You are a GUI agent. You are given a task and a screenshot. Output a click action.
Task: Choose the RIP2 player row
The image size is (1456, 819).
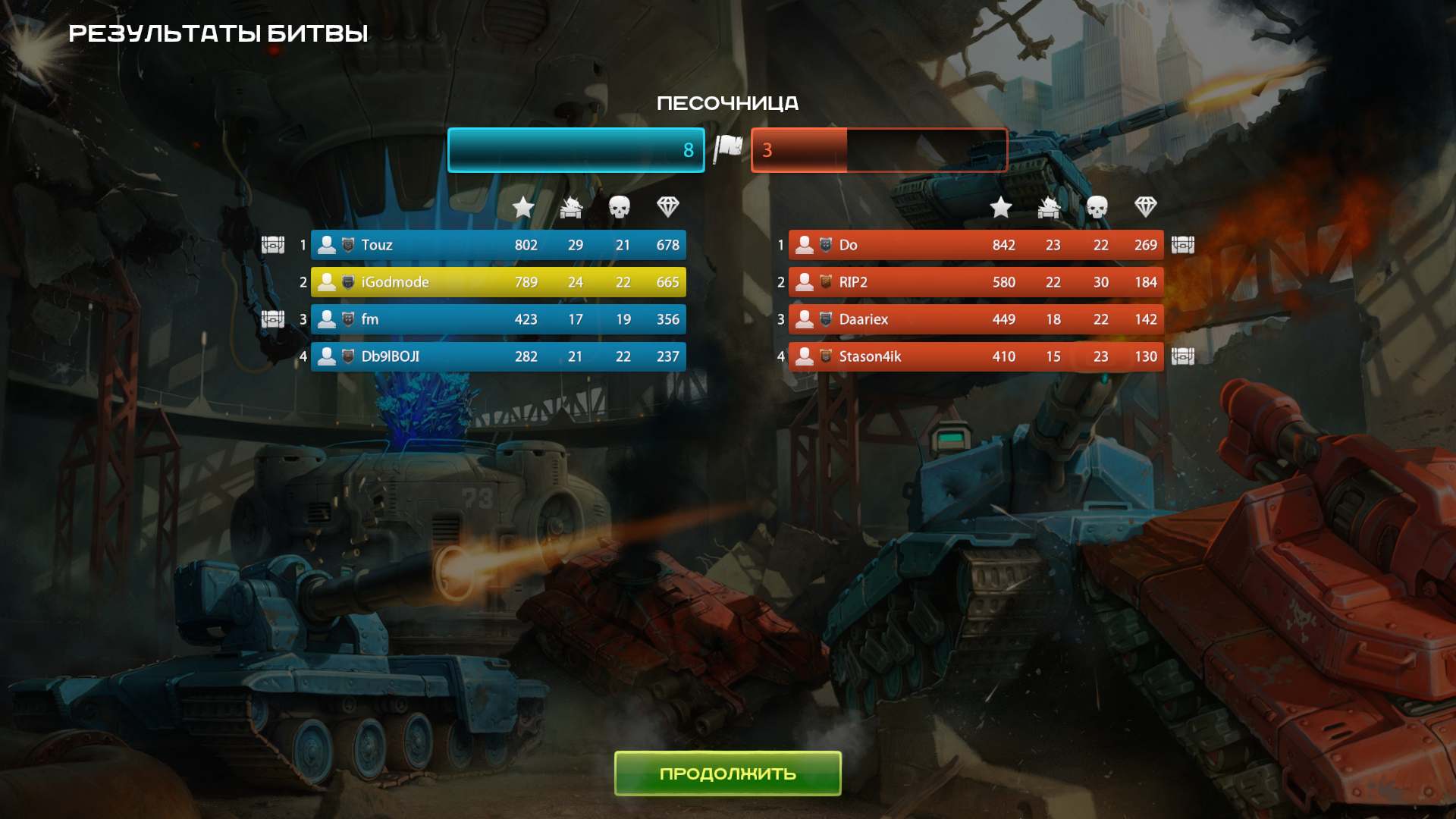(x=976, y=282)
